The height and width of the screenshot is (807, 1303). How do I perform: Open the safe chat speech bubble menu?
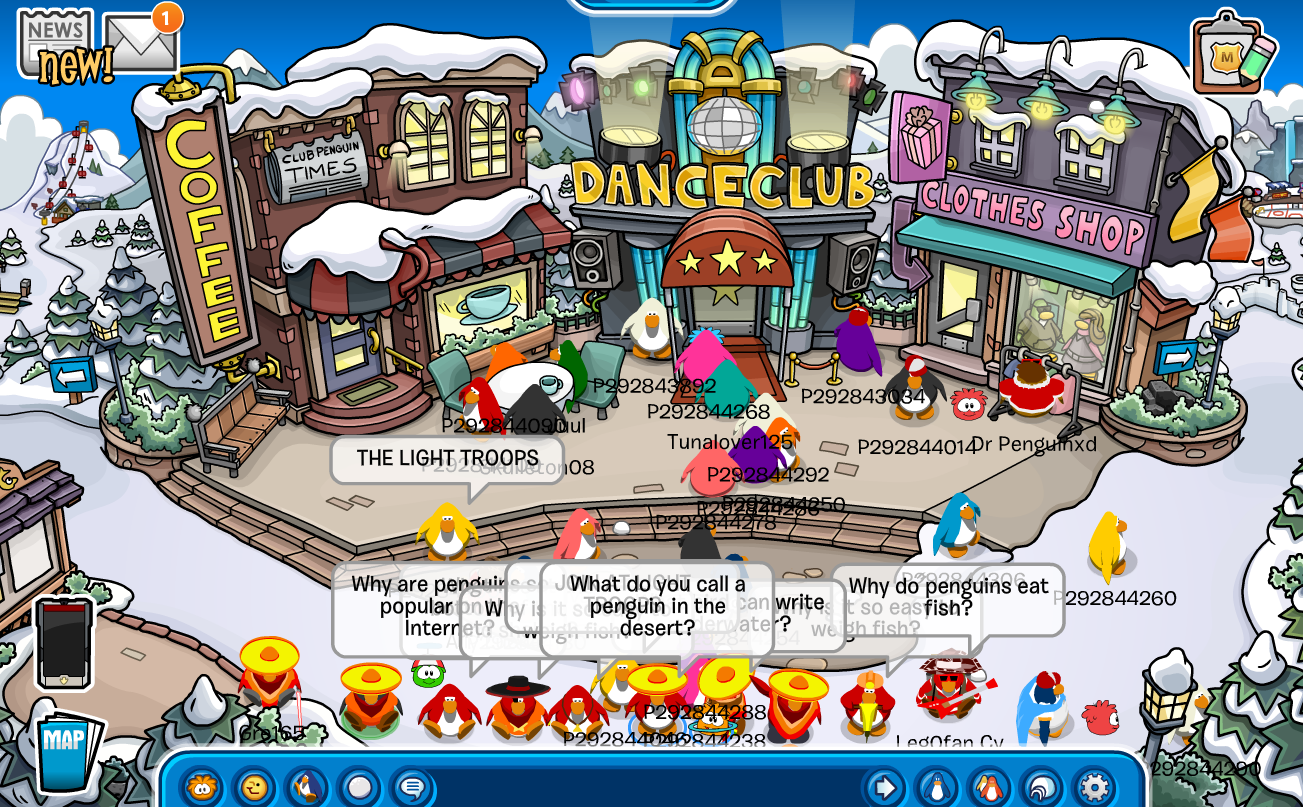point(411,787)
